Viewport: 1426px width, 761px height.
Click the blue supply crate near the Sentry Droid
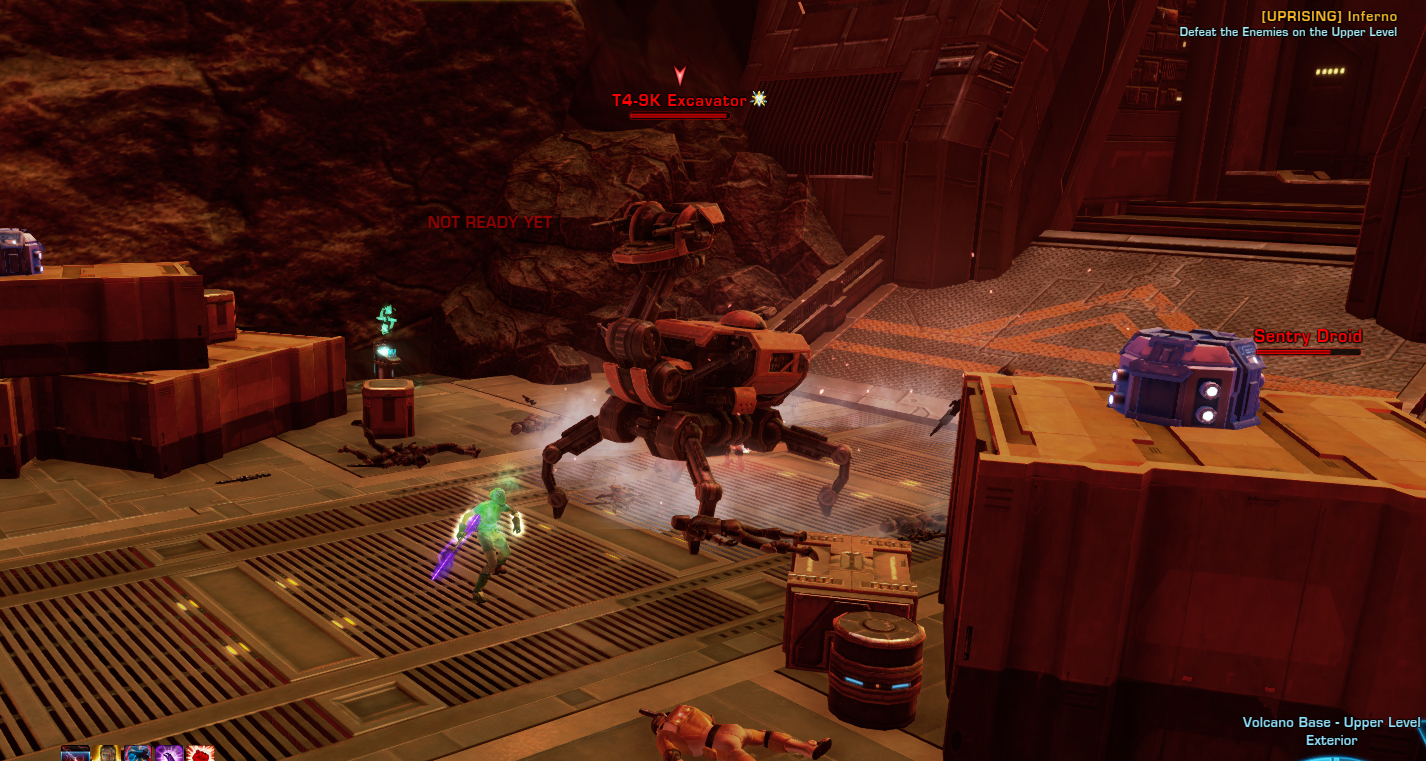[x=1186, y=380]
